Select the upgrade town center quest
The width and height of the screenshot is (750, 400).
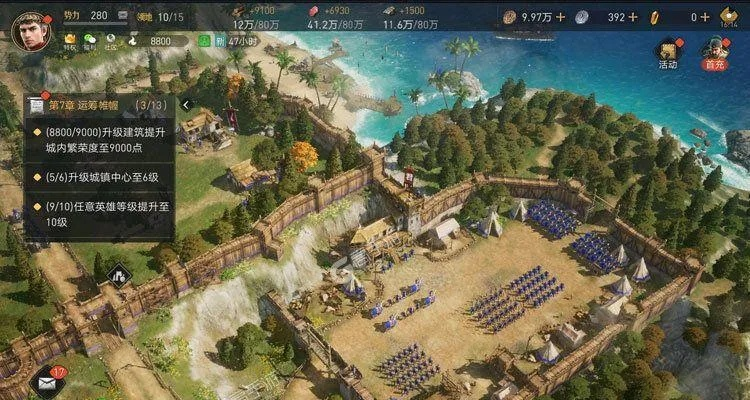[x=100, y=178]
